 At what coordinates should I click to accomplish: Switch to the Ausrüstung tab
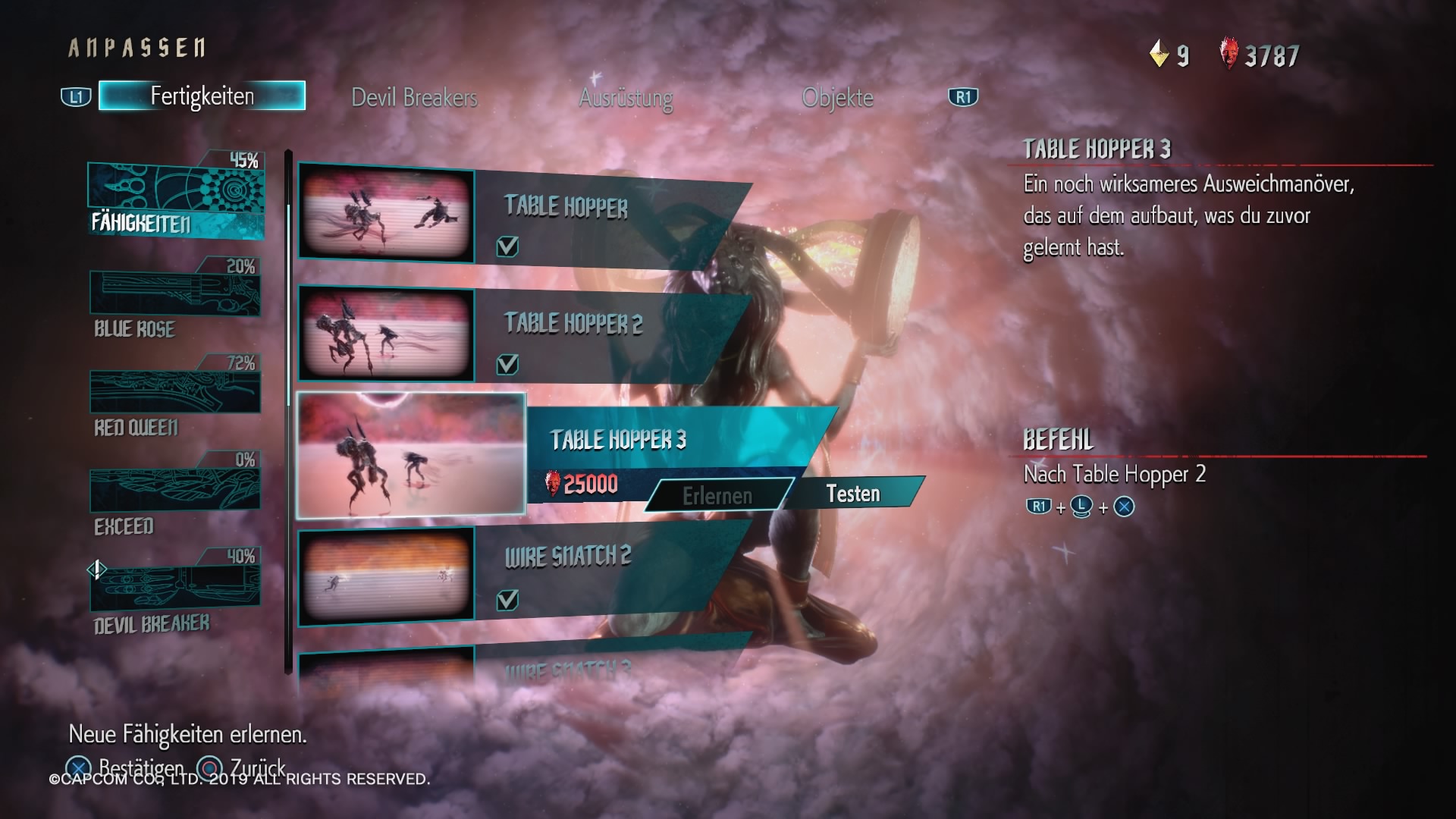coord(626,98)
